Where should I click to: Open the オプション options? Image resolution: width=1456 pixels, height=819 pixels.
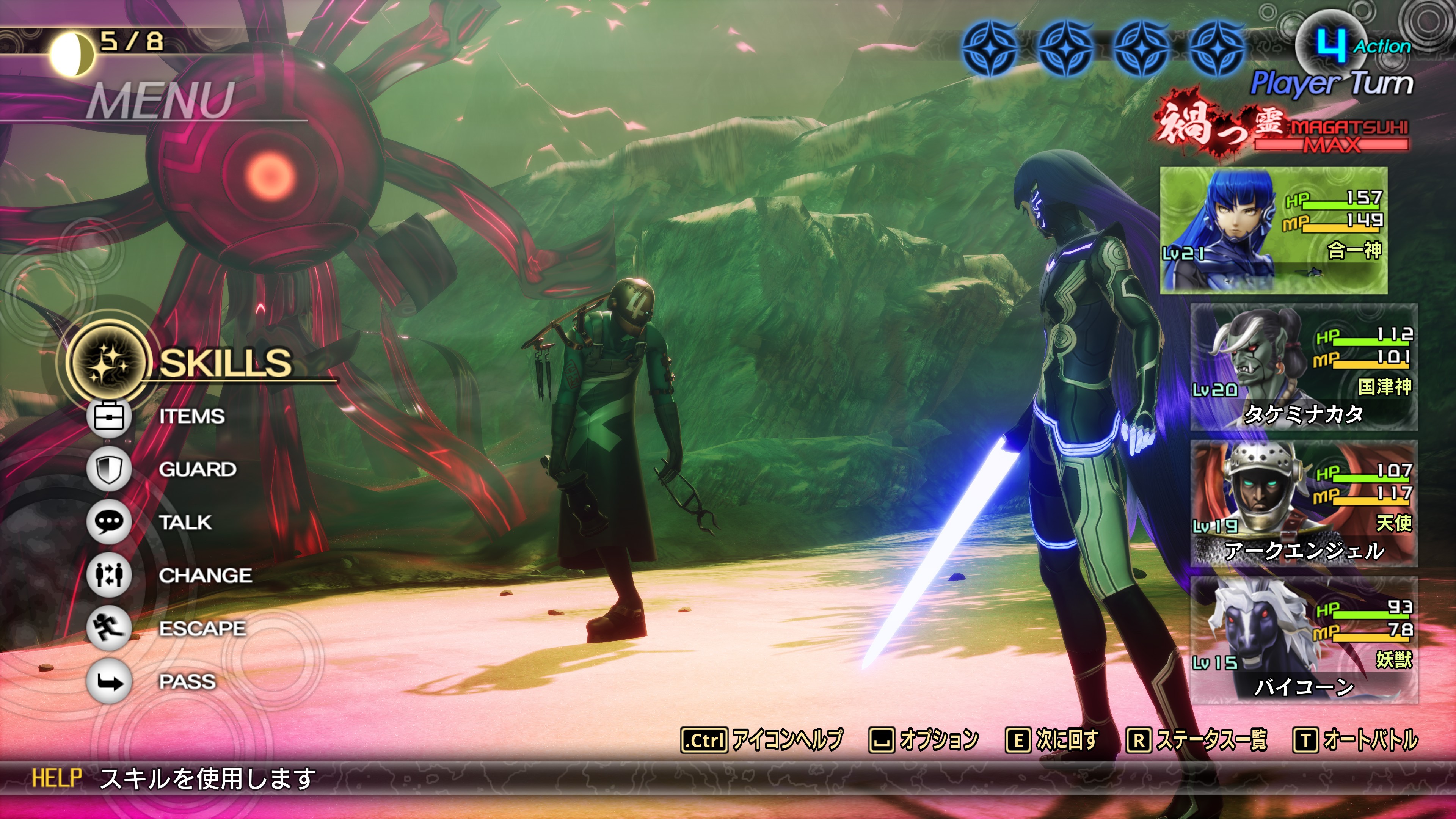(924, 740)
